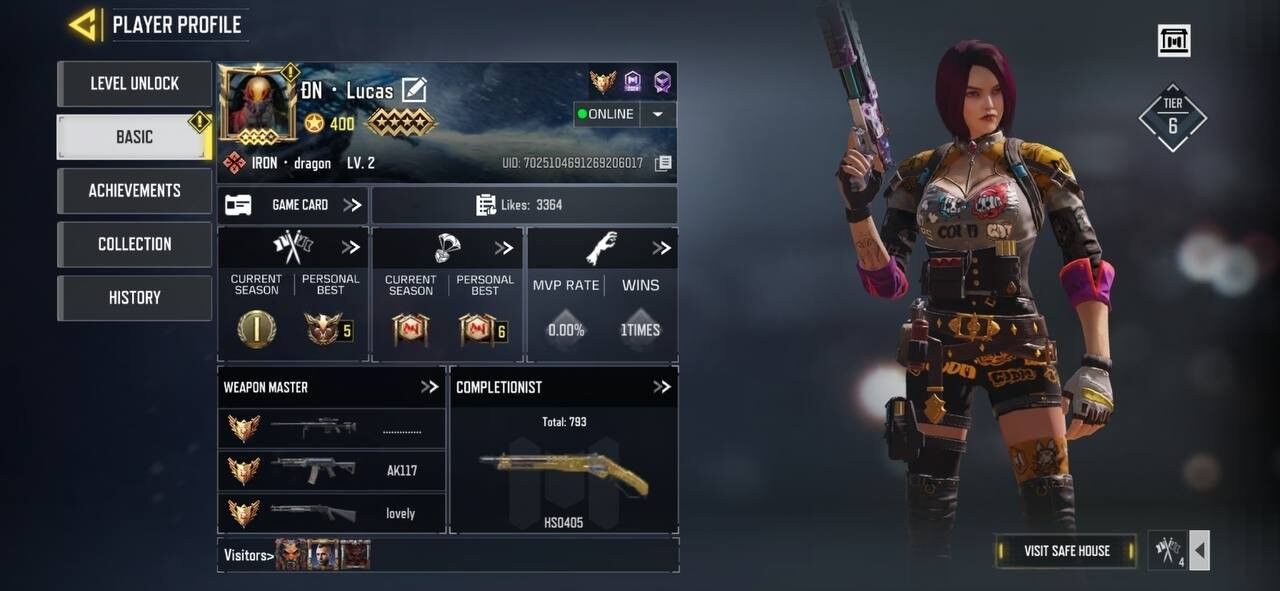Open the Game Card panel
Viewport: 1280px width, 591px height.
292,205
